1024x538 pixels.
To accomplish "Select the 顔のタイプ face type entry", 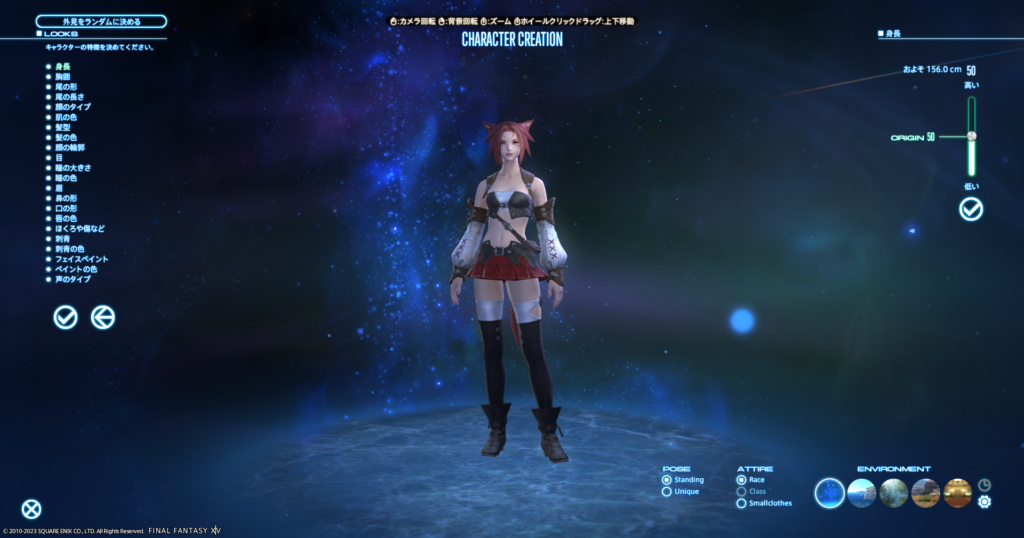I will (x=72, y=106).
